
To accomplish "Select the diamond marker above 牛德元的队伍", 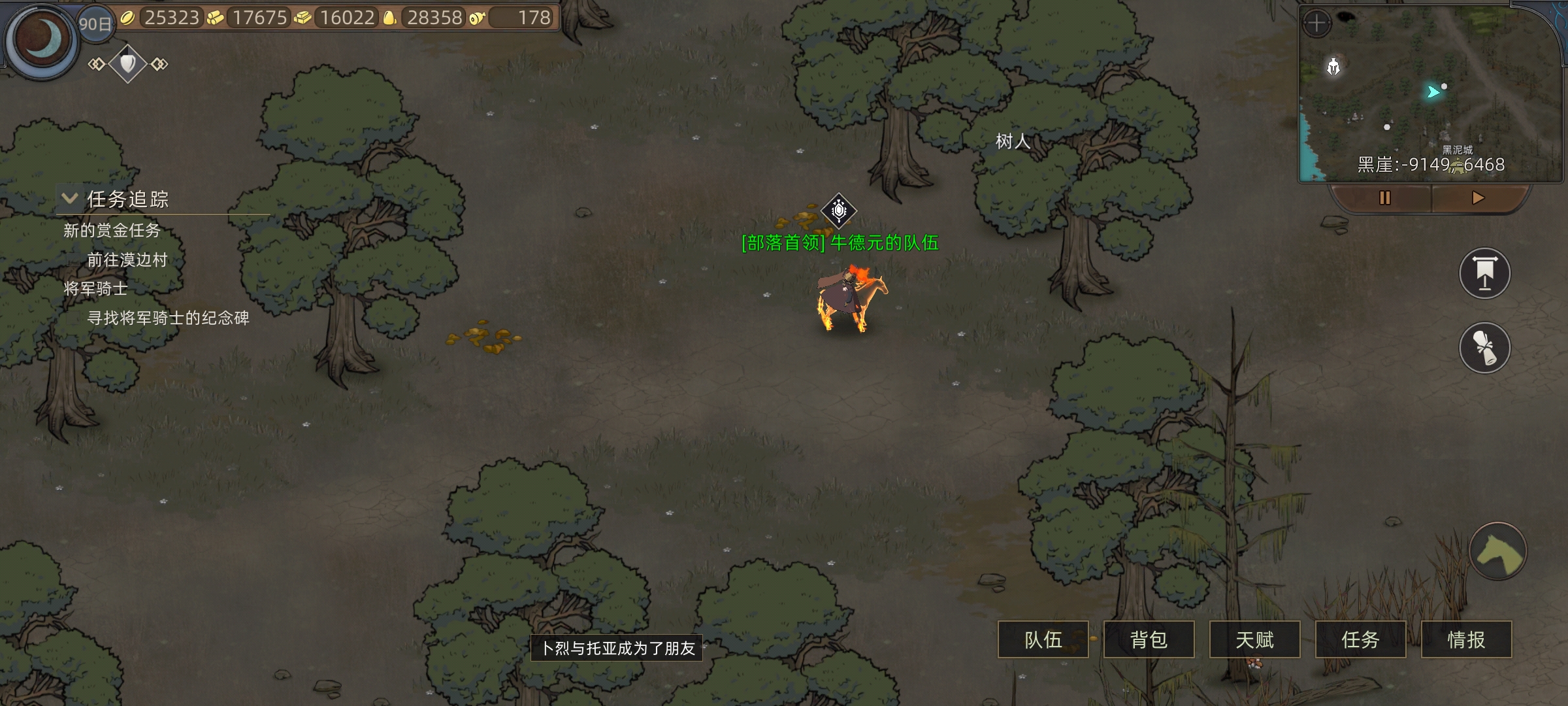I will [839, 210].
